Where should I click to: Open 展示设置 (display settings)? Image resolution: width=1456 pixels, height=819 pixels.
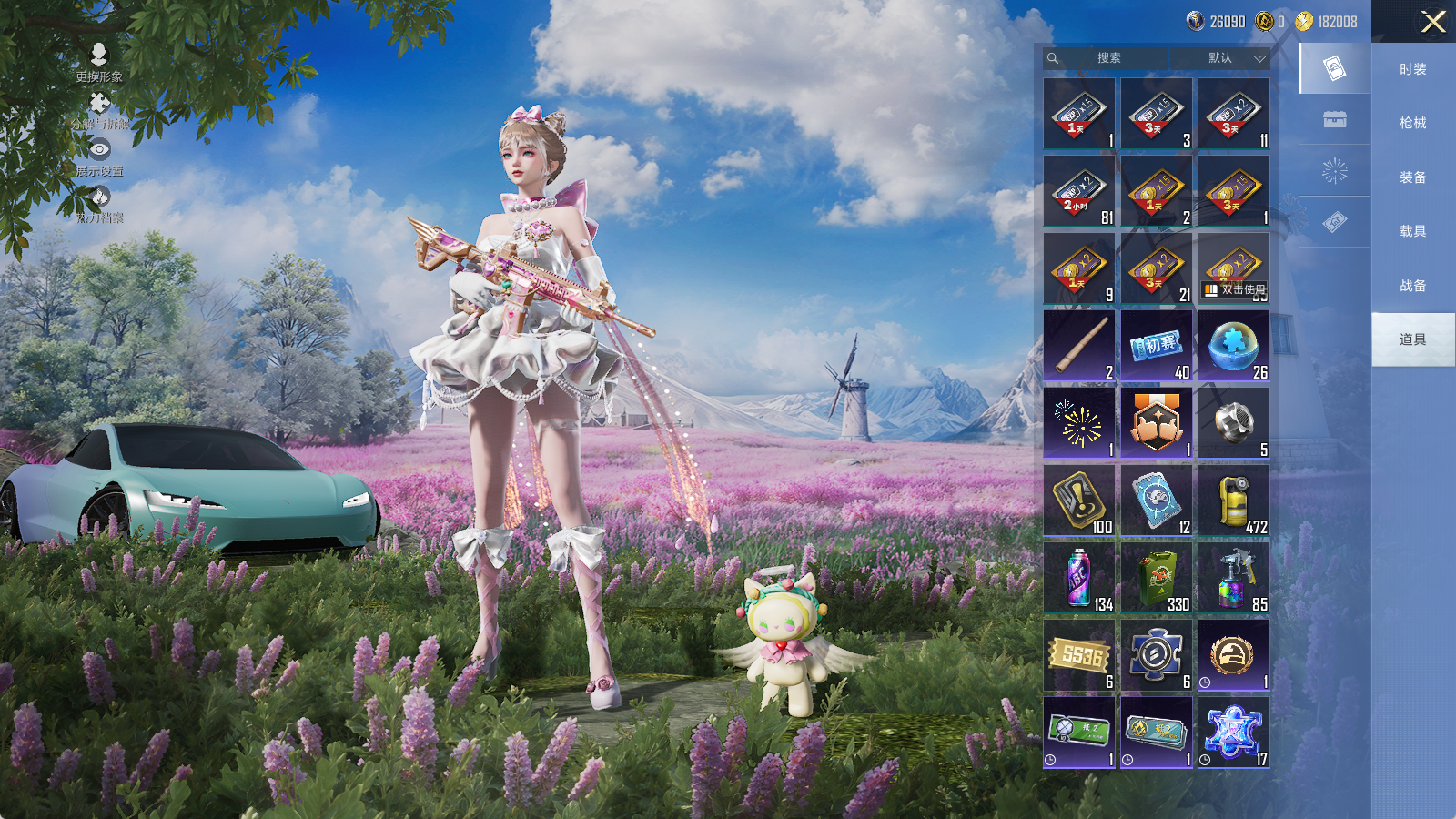pos(99,157)
